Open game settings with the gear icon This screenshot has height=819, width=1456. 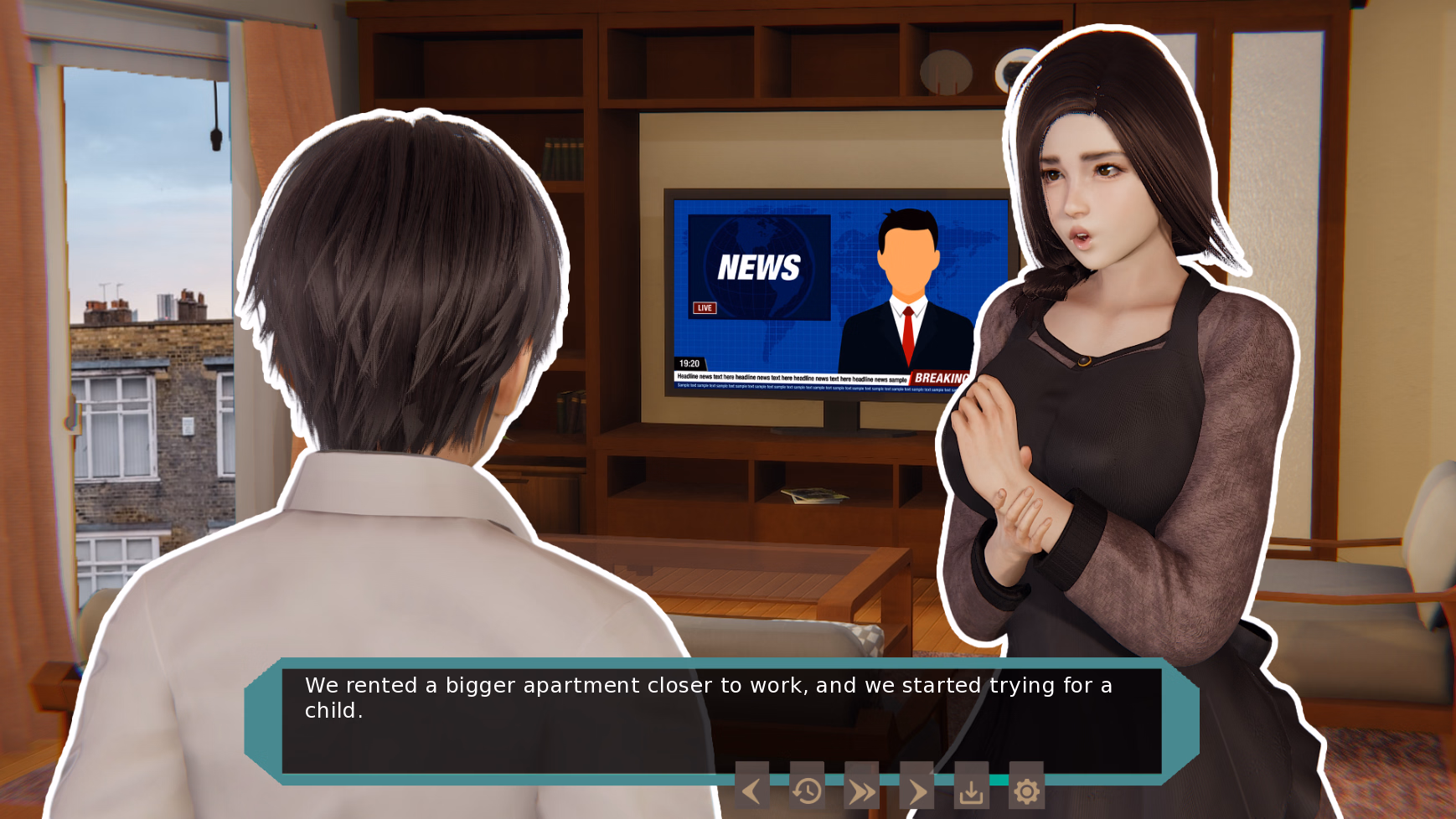point(1029,791)
